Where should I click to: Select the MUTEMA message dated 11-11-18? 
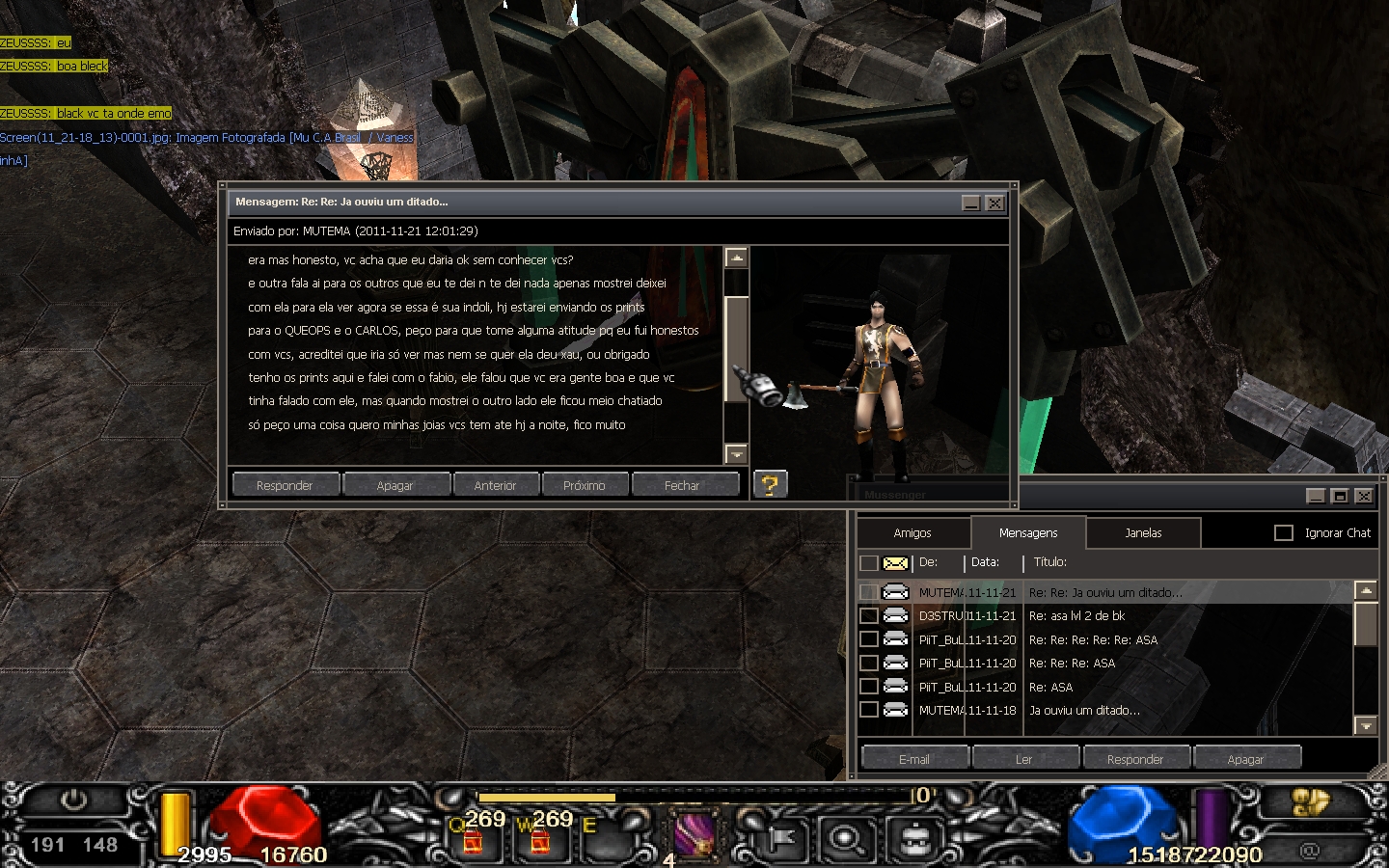(1083, 710)
